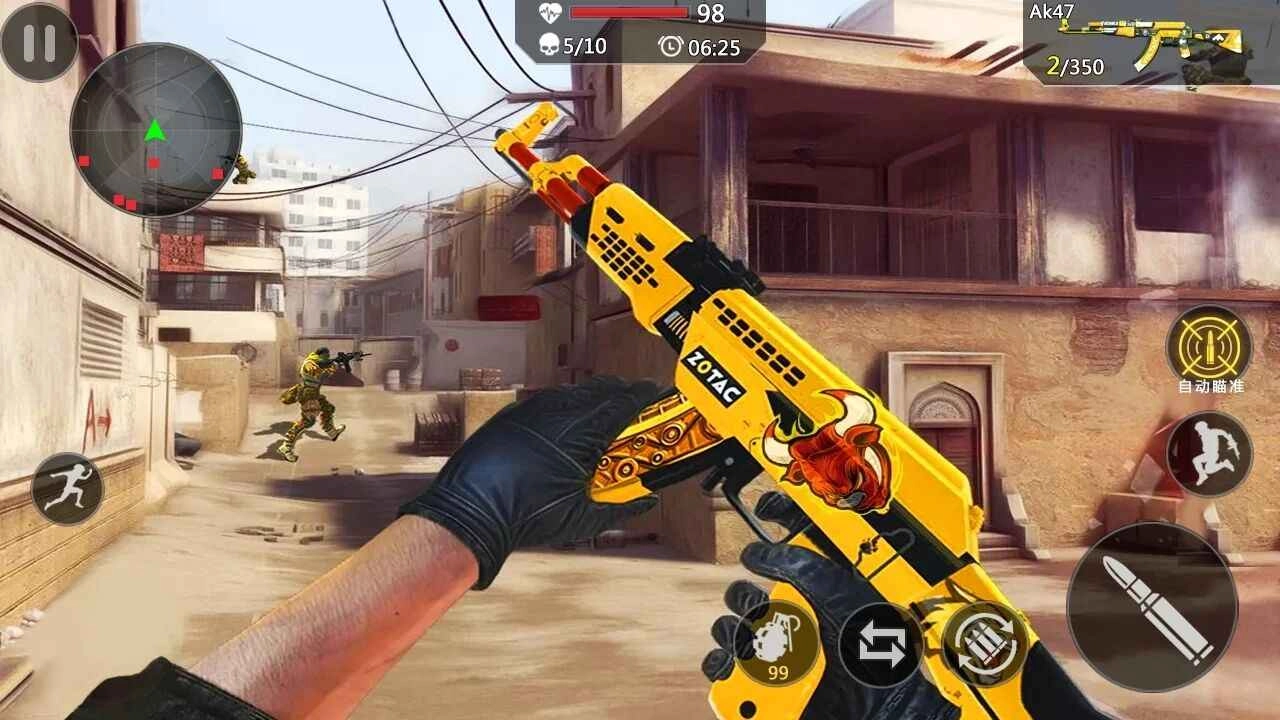The image size is (1280, 720).
Task: Throw a grenade
Action: pos(779,647)
